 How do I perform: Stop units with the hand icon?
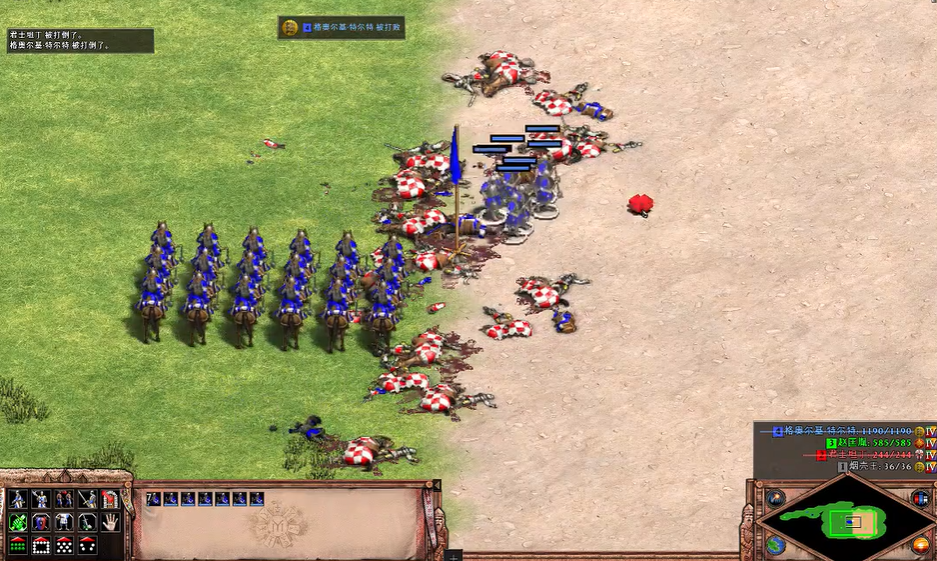[110, 522]
